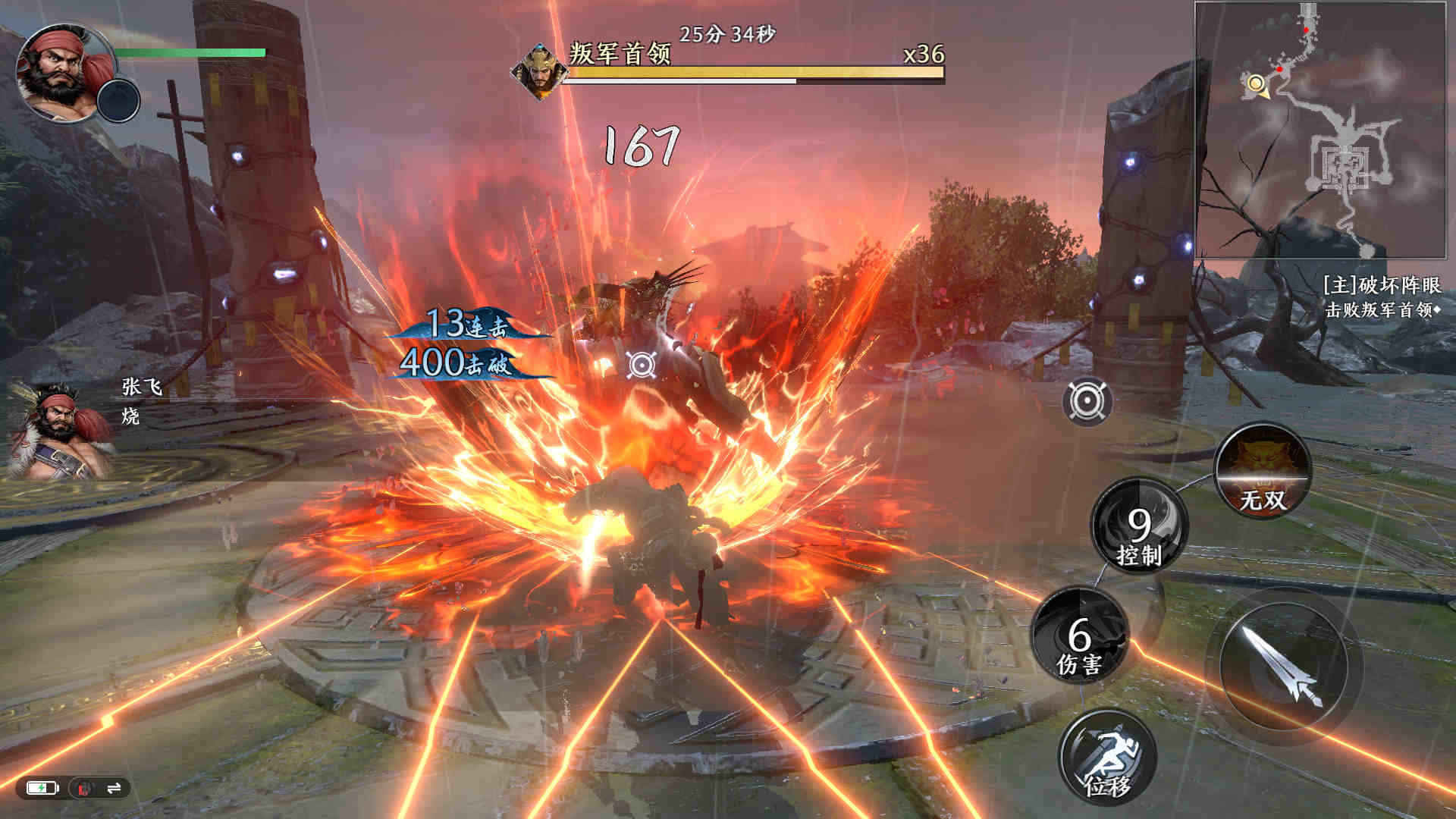Toggle the target lock-on button
The height and width of the screenshot is (819, 1456).
tap(1087, 401)
